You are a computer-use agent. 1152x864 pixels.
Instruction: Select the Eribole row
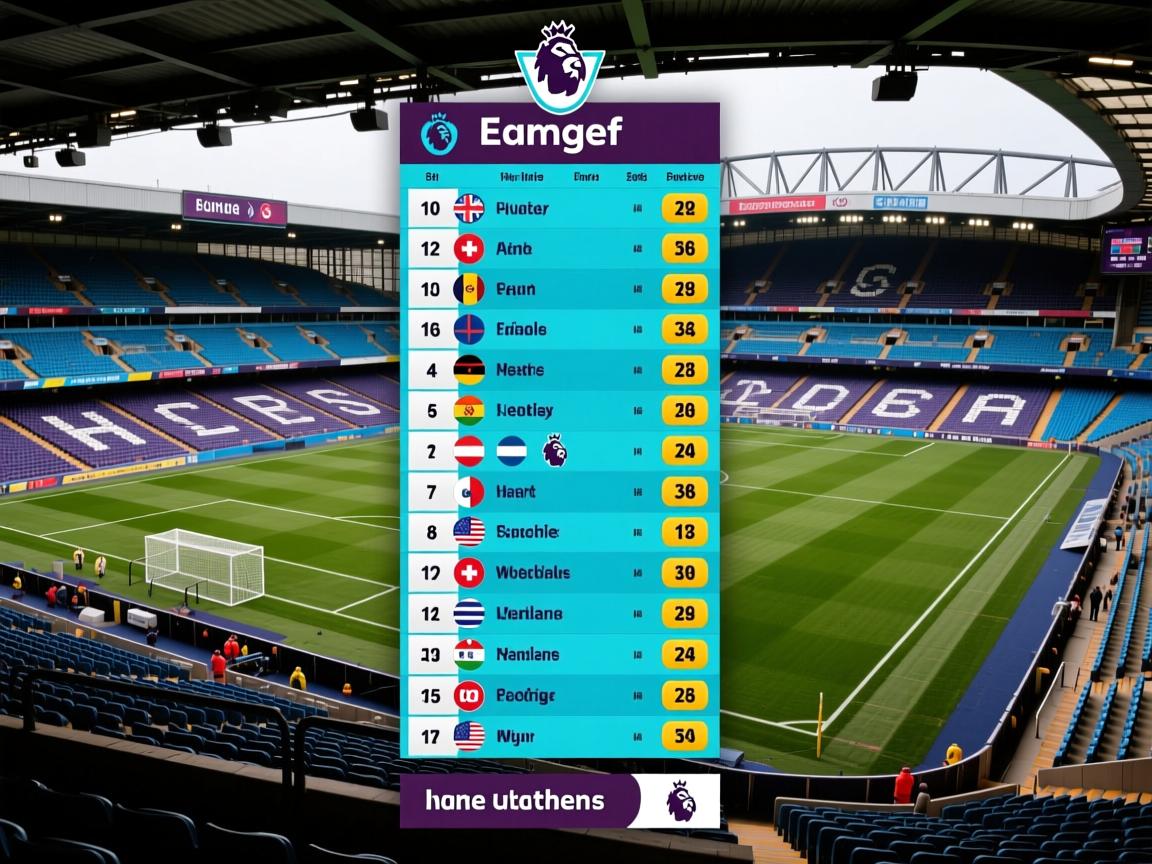click(560, 329)
